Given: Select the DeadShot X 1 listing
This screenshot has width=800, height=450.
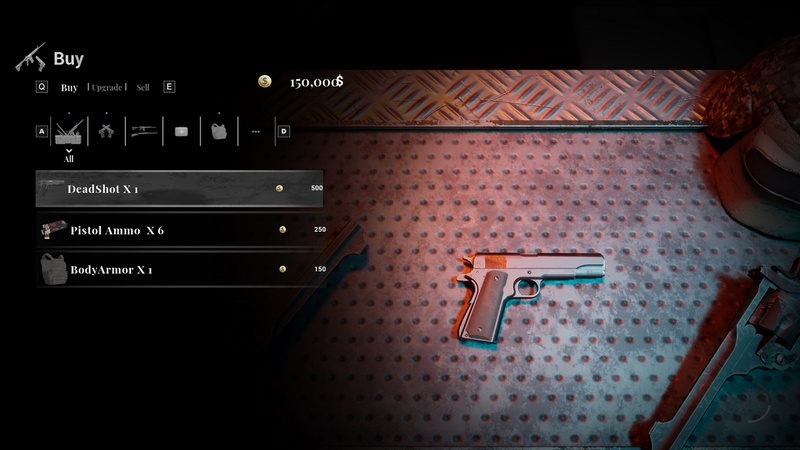Looking at the screenshot, I should point(180,189).
